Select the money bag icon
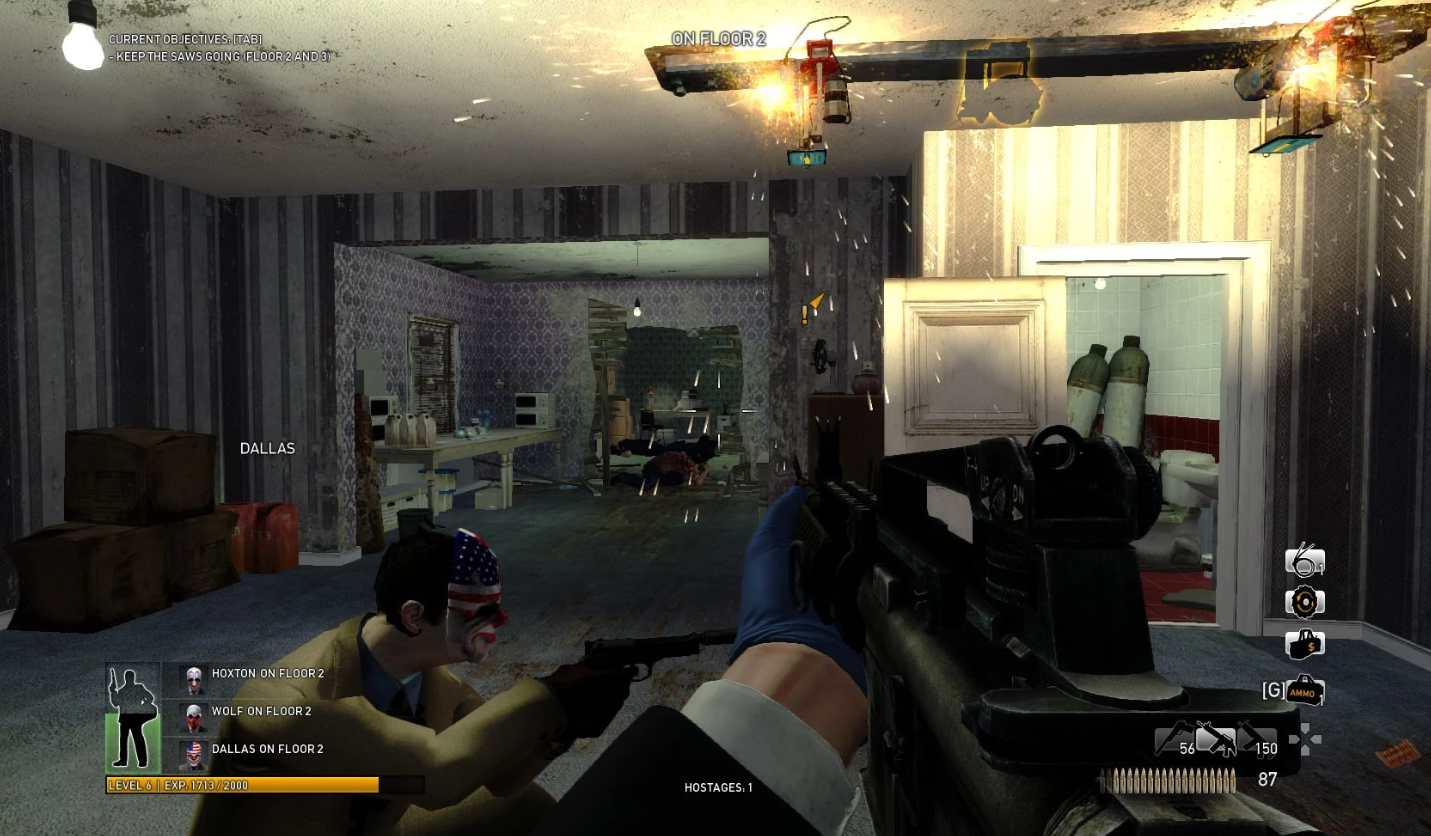1431x836 pixels. coord(1303,645)
